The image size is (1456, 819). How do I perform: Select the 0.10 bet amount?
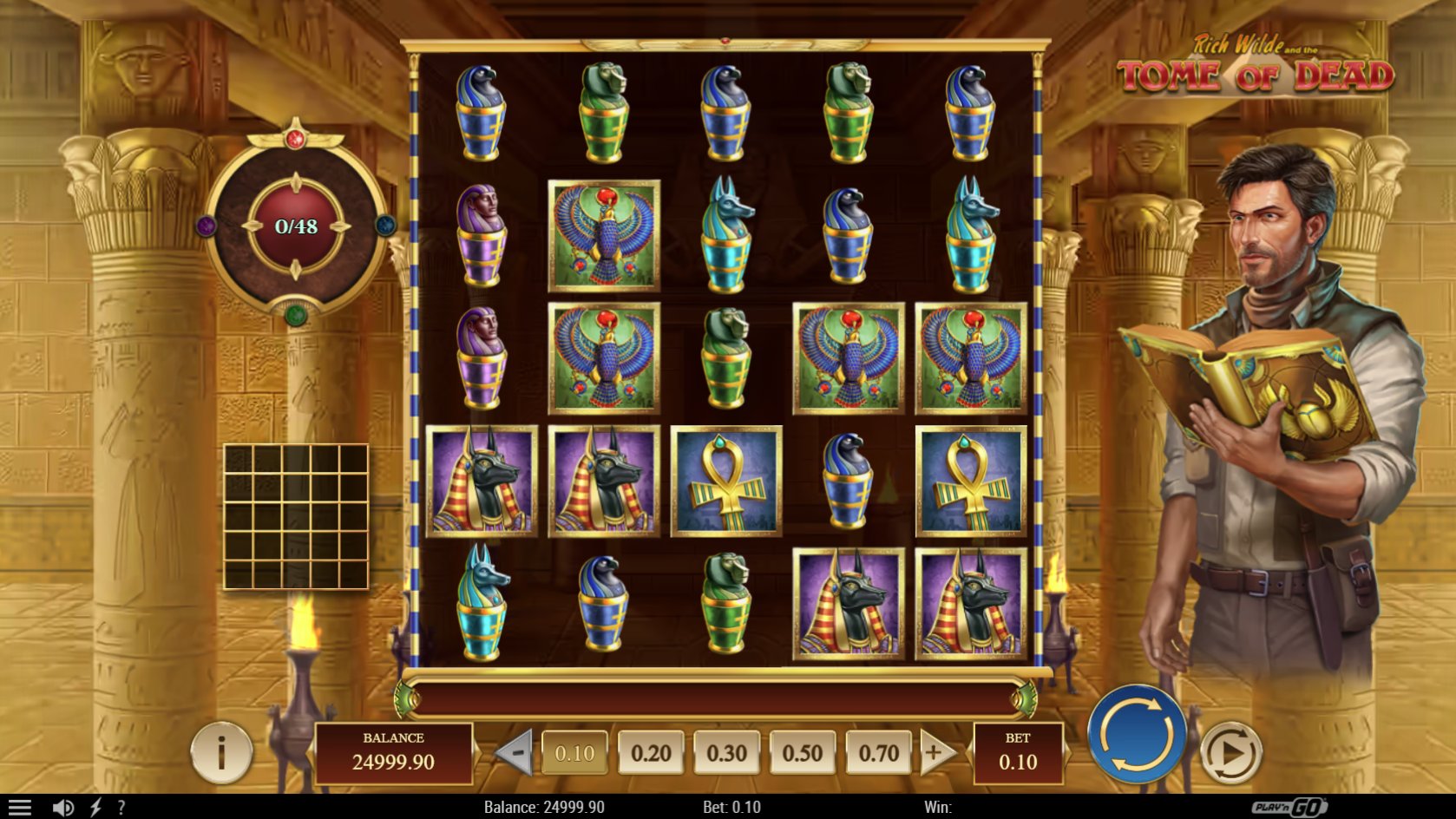[x=574, y=753]
